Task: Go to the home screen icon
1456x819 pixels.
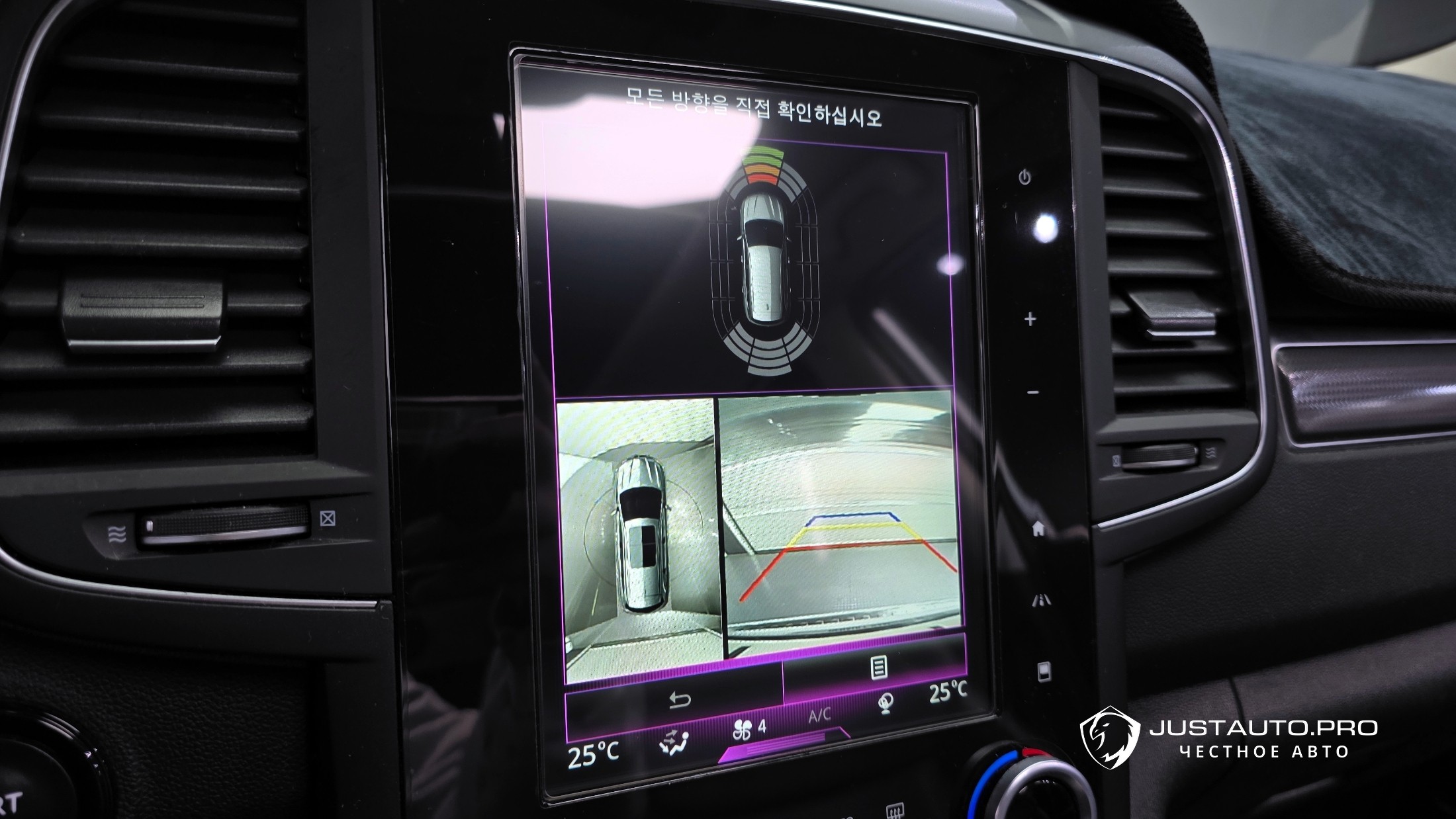Action: coord(1038,528)
